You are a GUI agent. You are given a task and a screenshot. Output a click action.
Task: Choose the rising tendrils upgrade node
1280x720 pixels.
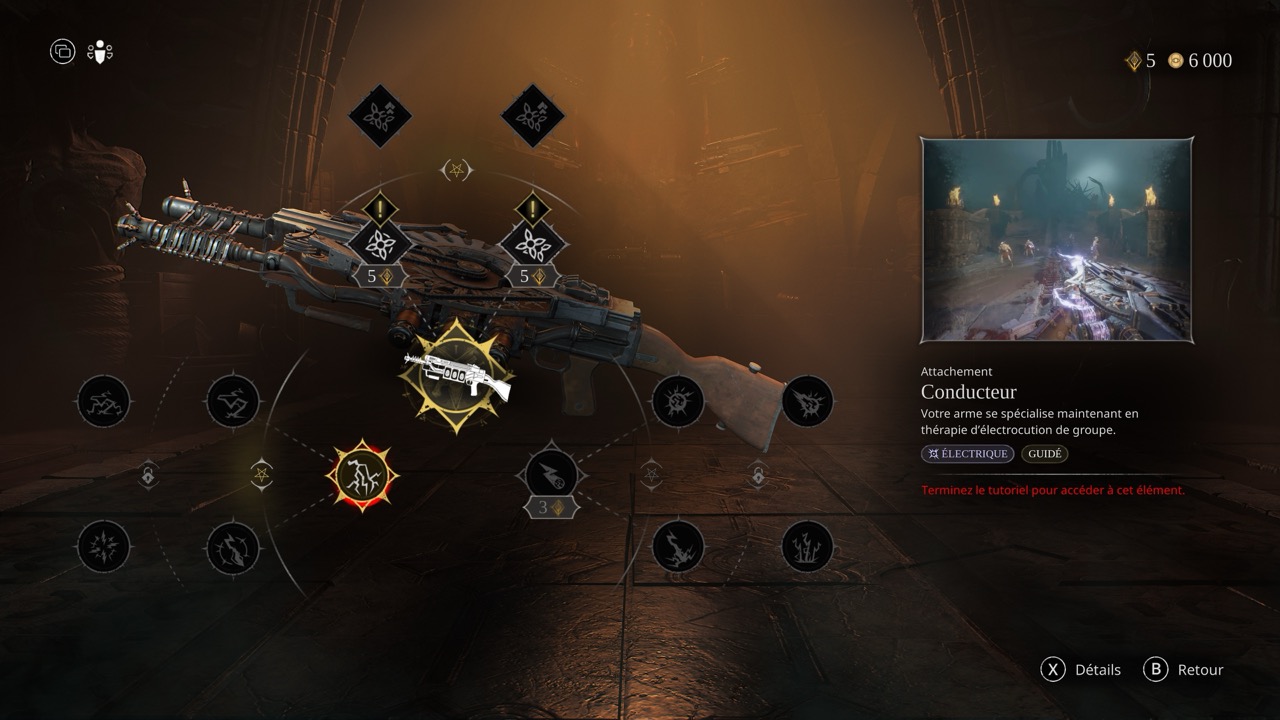click(807, 547)
